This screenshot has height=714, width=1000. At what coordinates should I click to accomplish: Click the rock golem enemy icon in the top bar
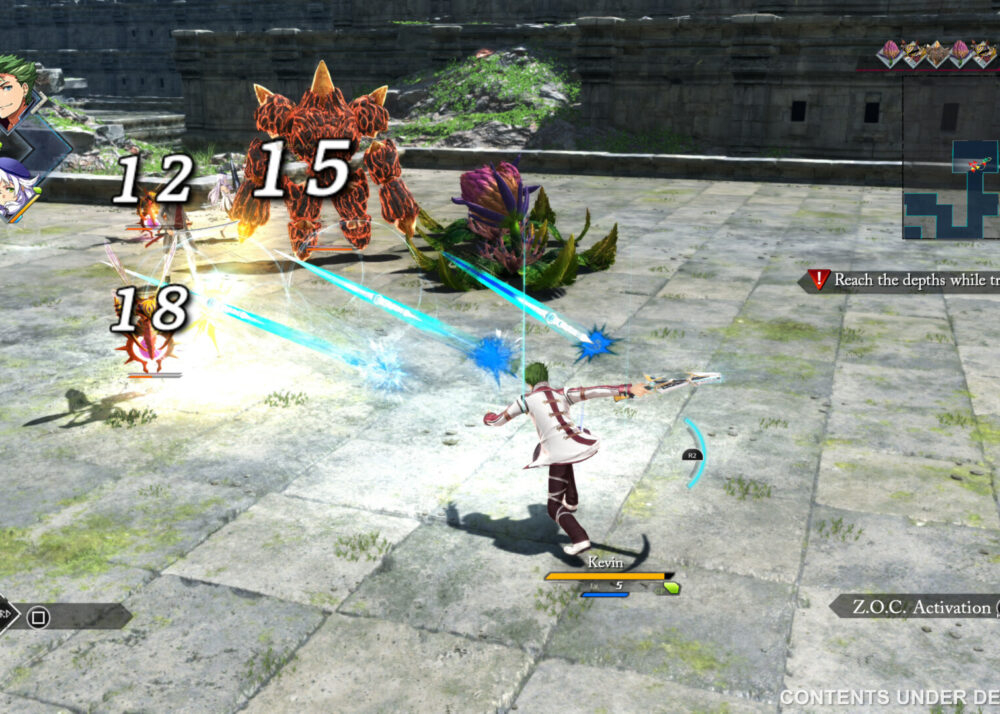936,53
